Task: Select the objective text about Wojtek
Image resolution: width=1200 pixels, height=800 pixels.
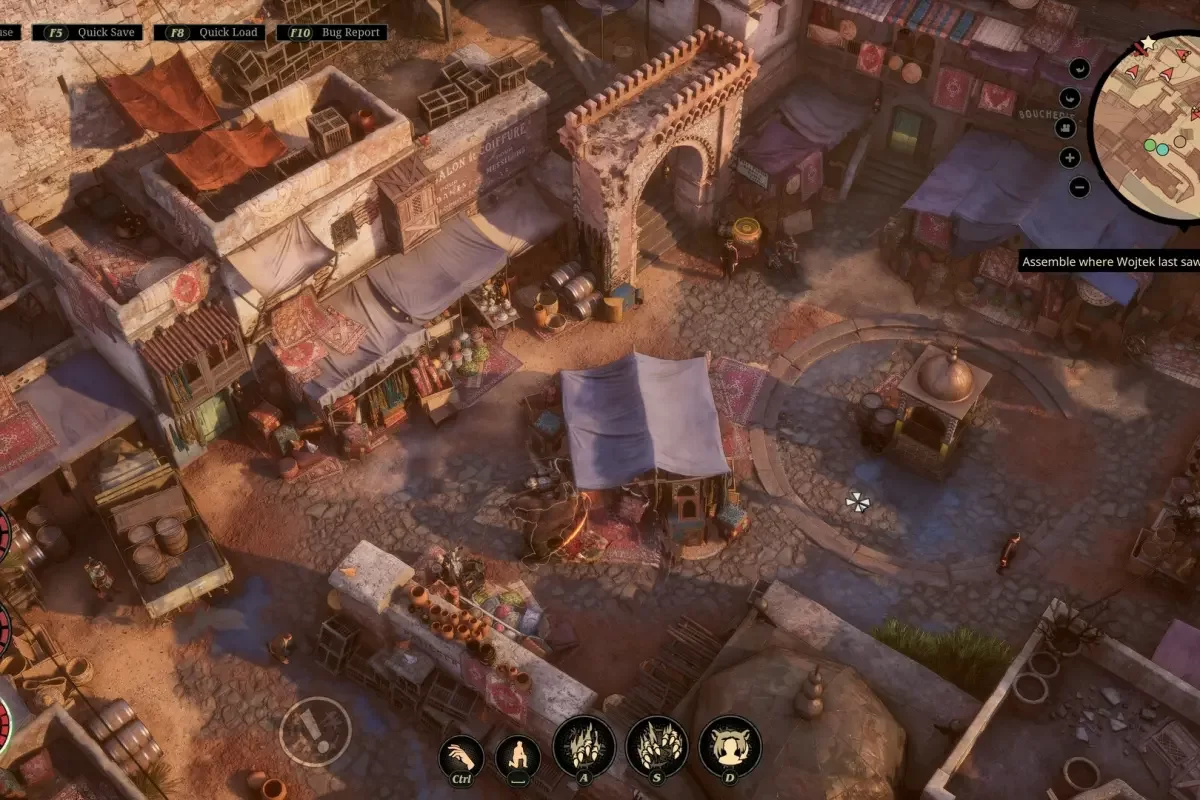Action: (x=1110, y=262)
